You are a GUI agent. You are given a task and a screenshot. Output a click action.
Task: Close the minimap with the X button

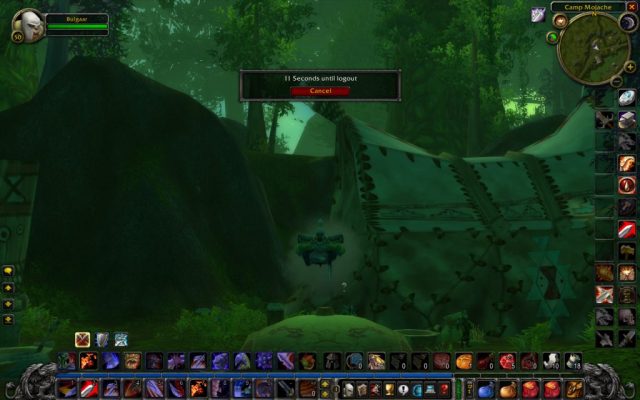[634, 7]
